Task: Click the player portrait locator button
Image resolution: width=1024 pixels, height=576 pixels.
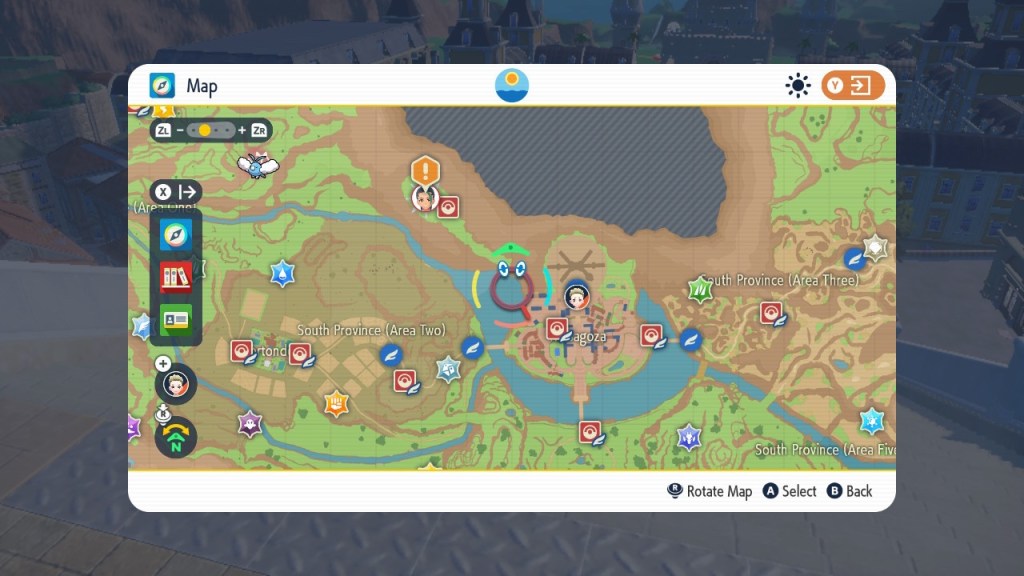Action: [176, 384]
